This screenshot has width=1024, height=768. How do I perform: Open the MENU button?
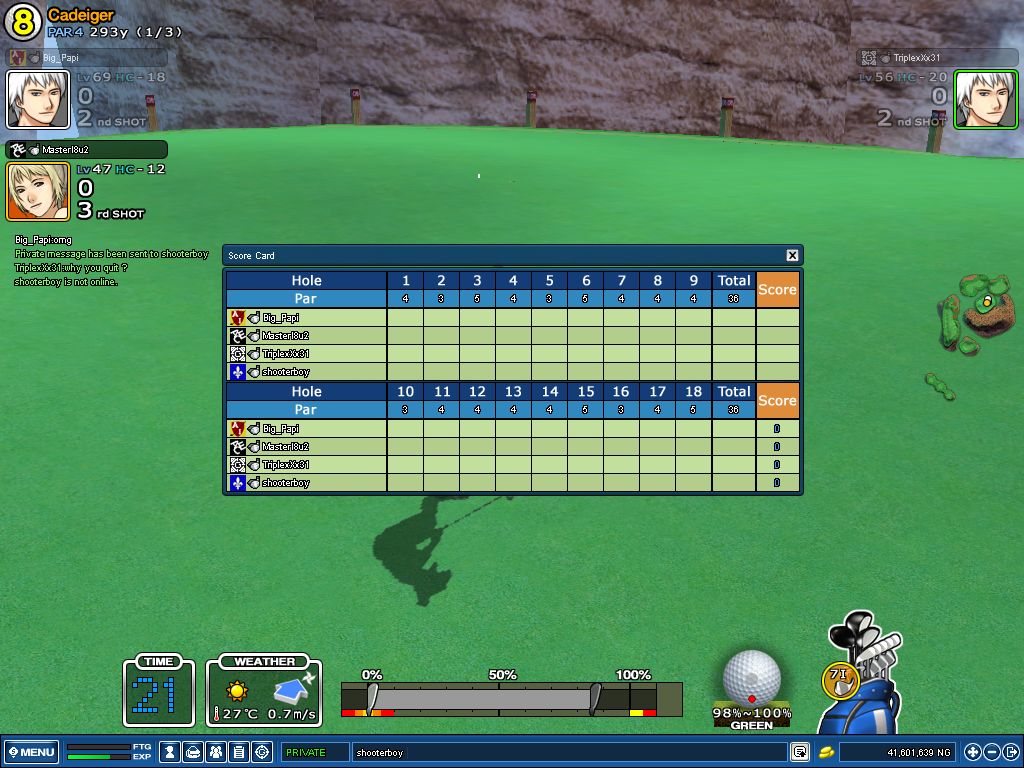point(32,752)
